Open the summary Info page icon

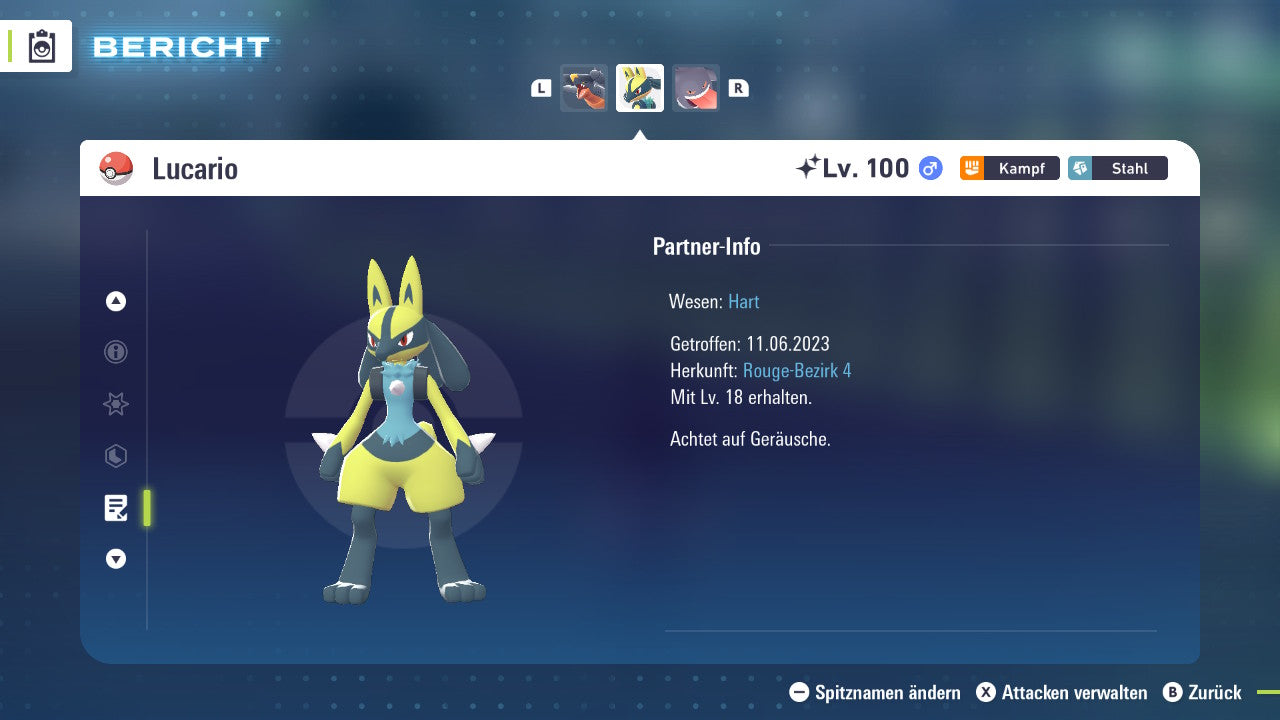coord(115,352)
